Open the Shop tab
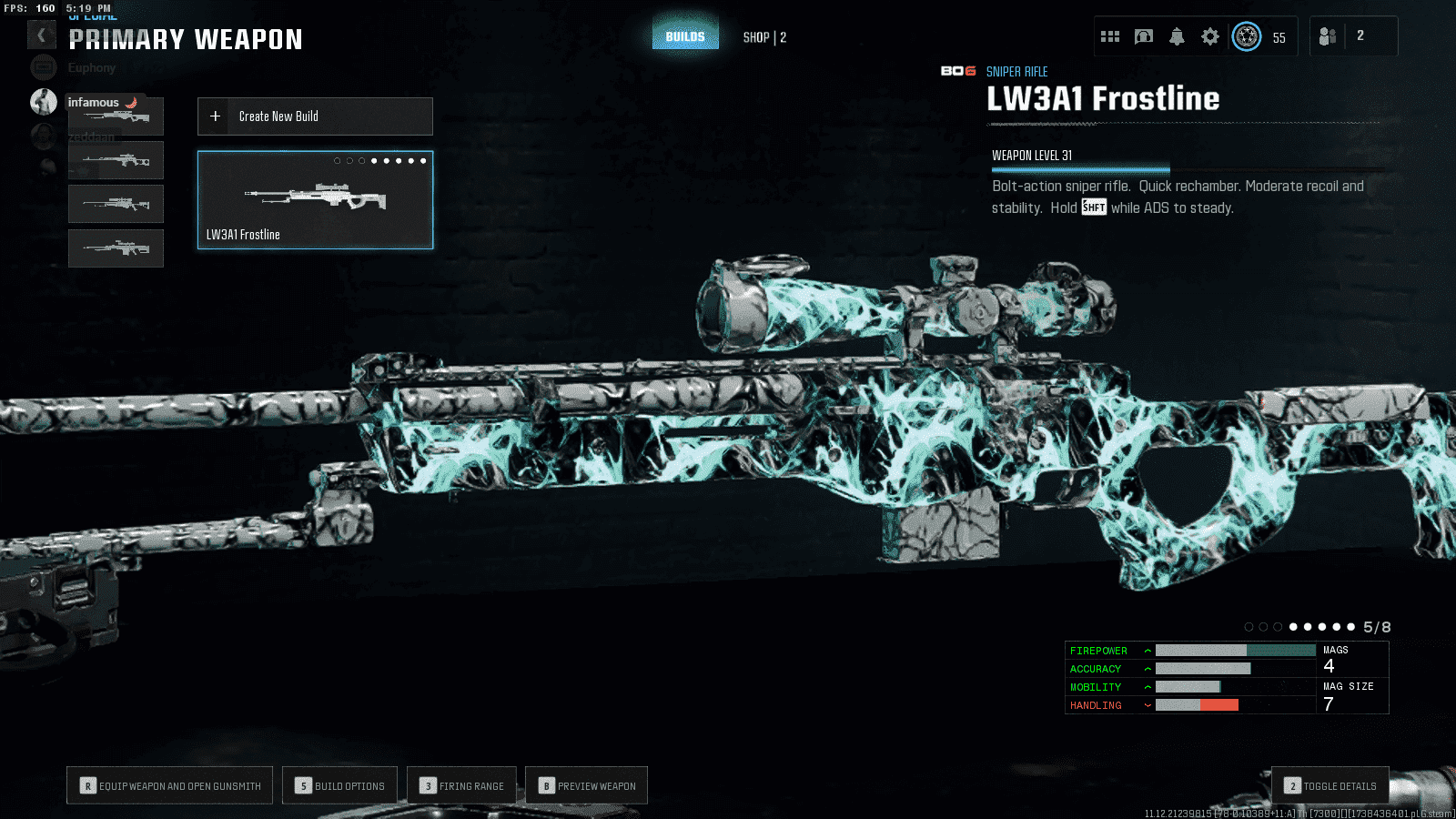This screenshot has height=819, width=1456. coord(763,37)
